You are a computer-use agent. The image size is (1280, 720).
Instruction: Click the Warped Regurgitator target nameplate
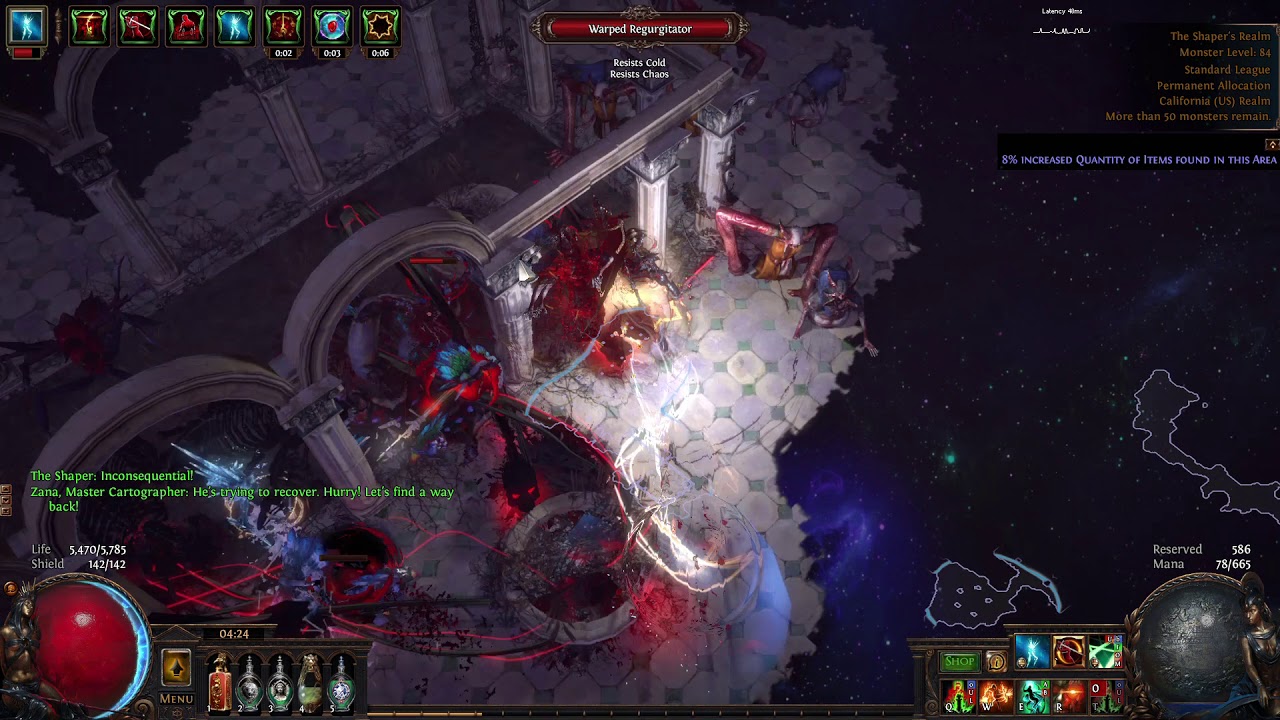click(640, 29)
